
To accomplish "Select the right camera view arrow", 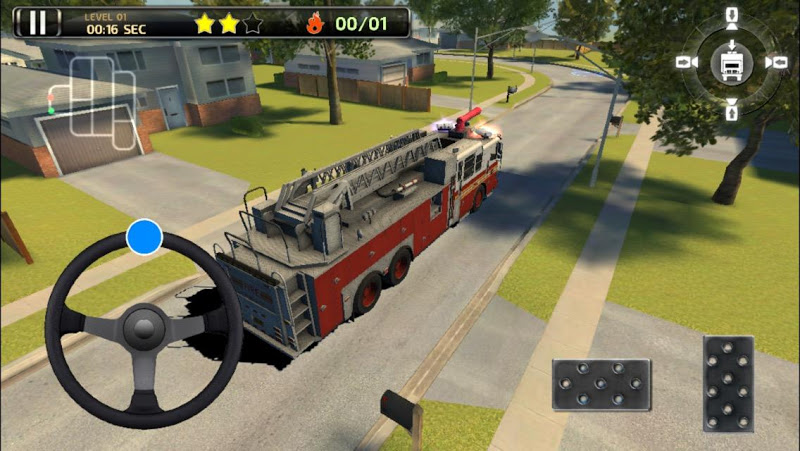I will tap(776, 62).
